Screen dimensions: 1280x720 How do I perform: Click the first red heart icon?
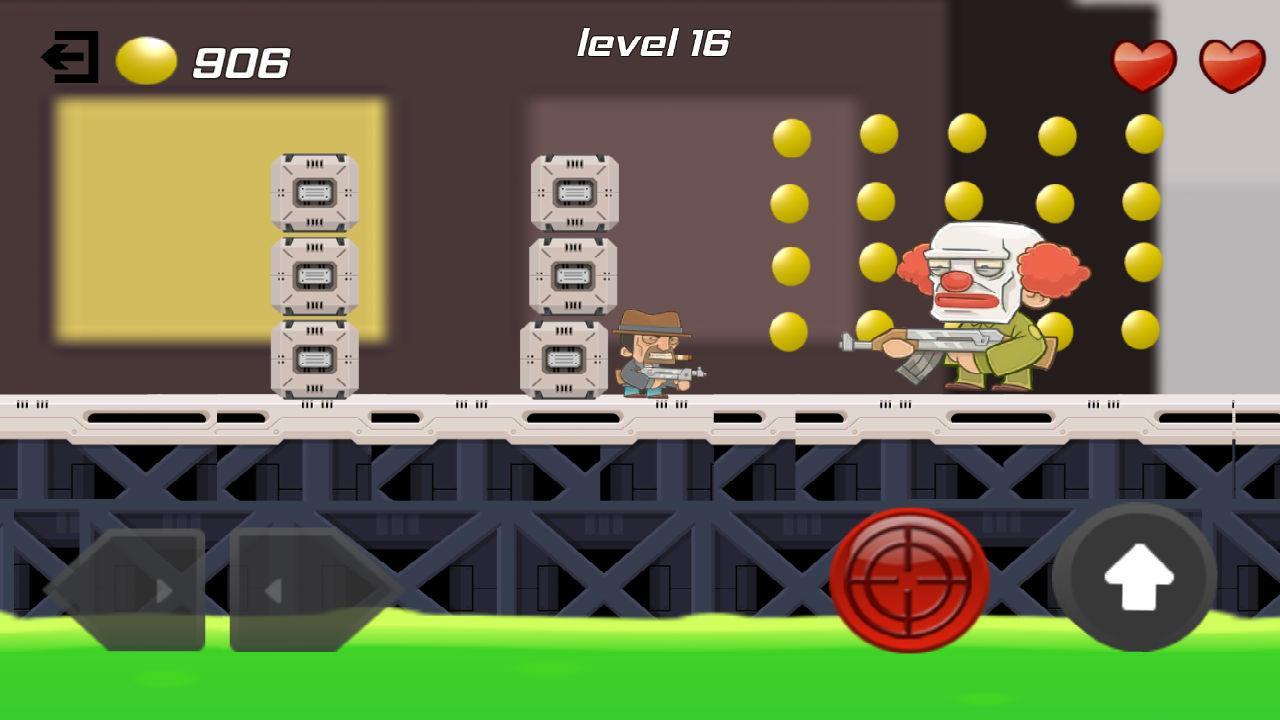point(1143,64)
